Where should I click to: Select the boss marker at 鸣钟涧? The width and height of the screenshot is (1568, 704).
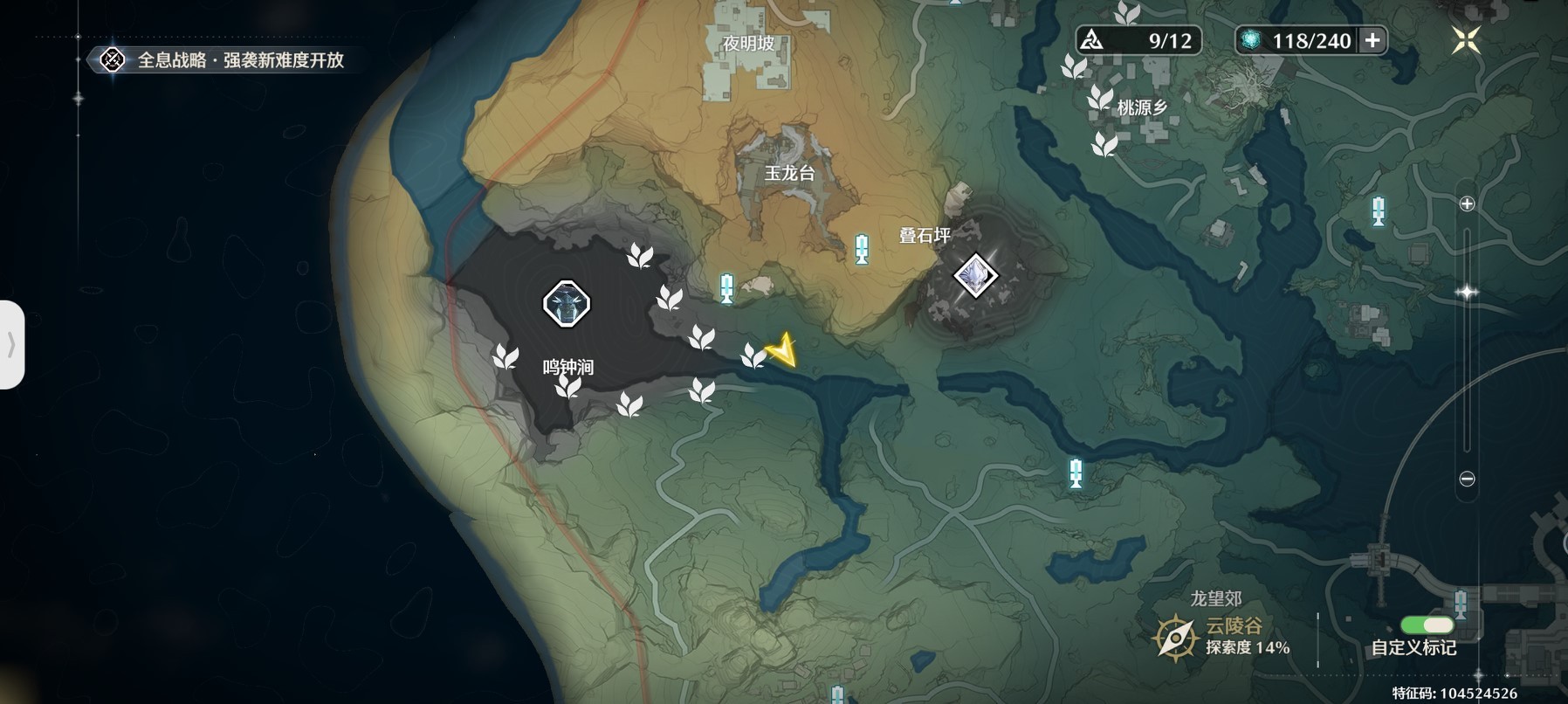(x=567, y=304)
